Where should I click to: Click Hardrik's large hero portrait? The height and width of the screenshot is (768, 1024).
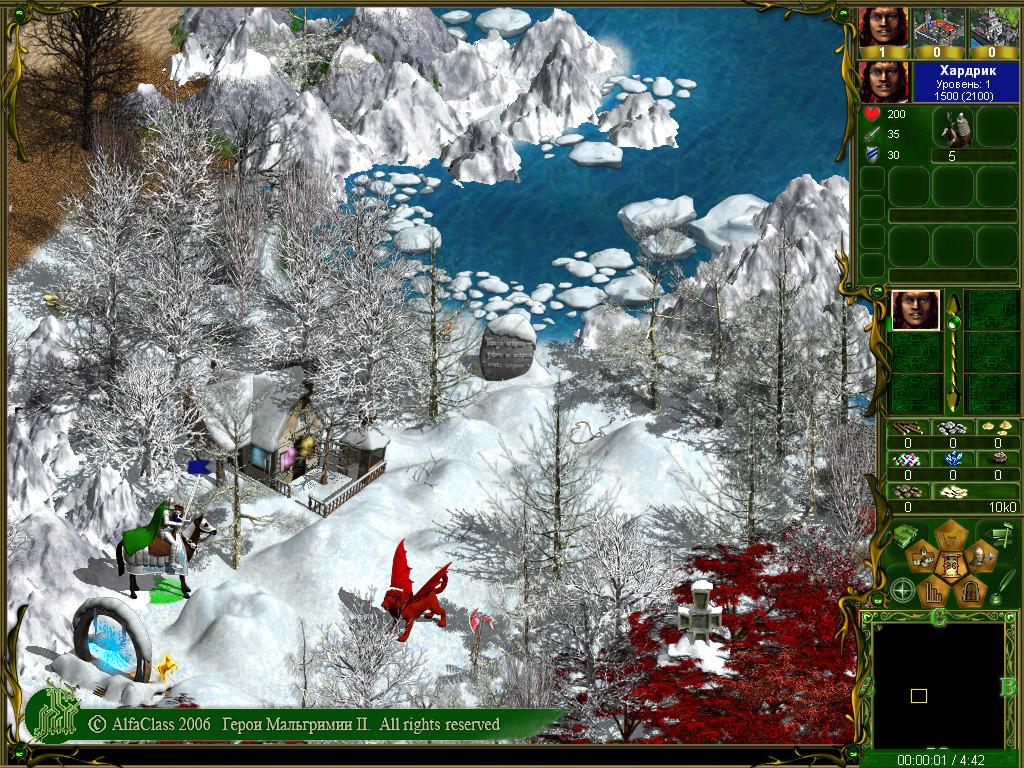884,81
